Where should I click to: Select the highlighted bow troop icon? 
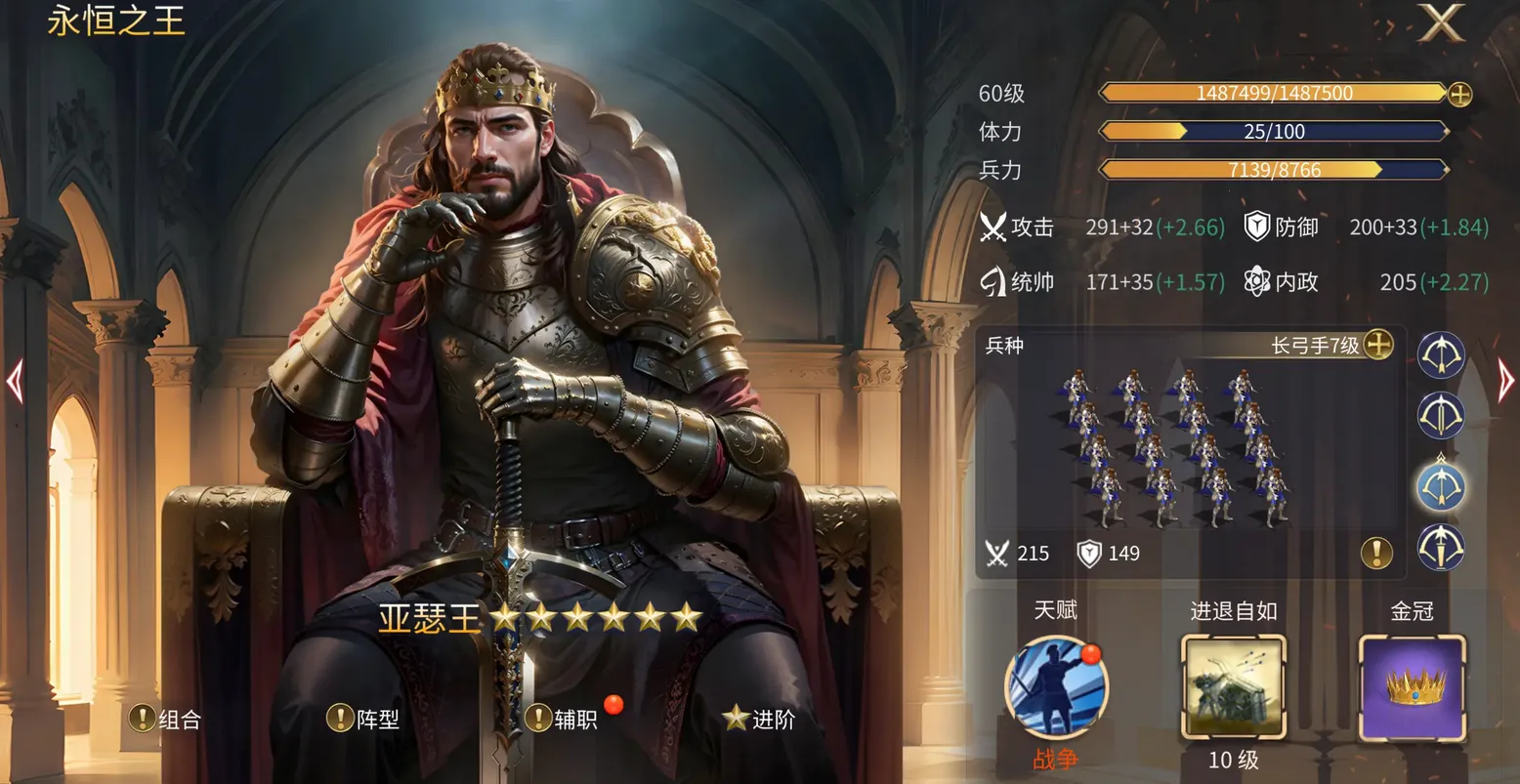(x=1441, y=485)
